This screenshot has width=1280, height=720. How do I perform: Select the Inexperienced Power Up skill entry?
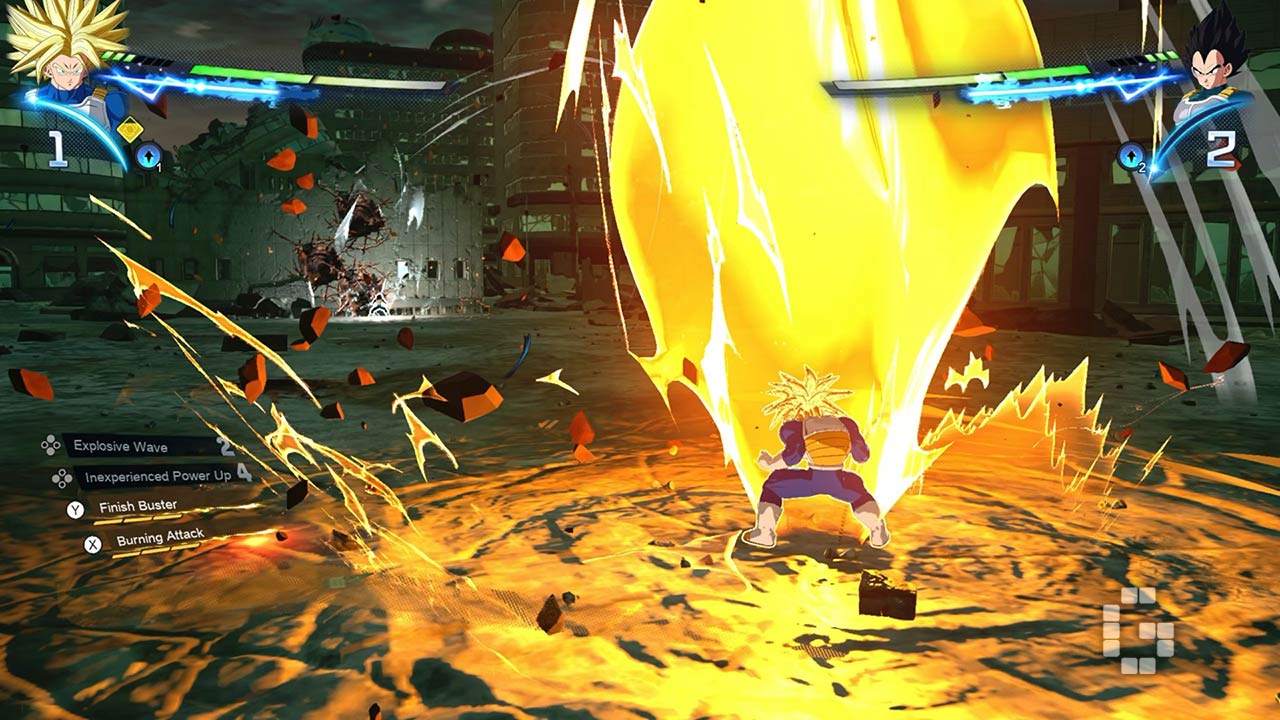pyautogui.click(x=158, y=476)
